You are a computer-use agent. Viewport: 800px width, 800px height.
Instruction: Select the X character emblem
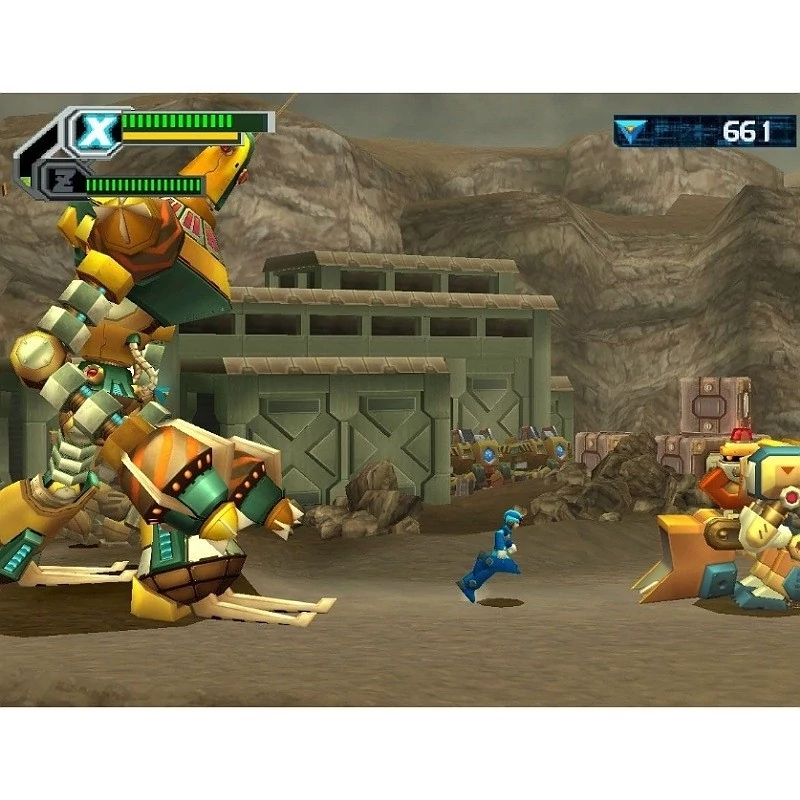96,131
